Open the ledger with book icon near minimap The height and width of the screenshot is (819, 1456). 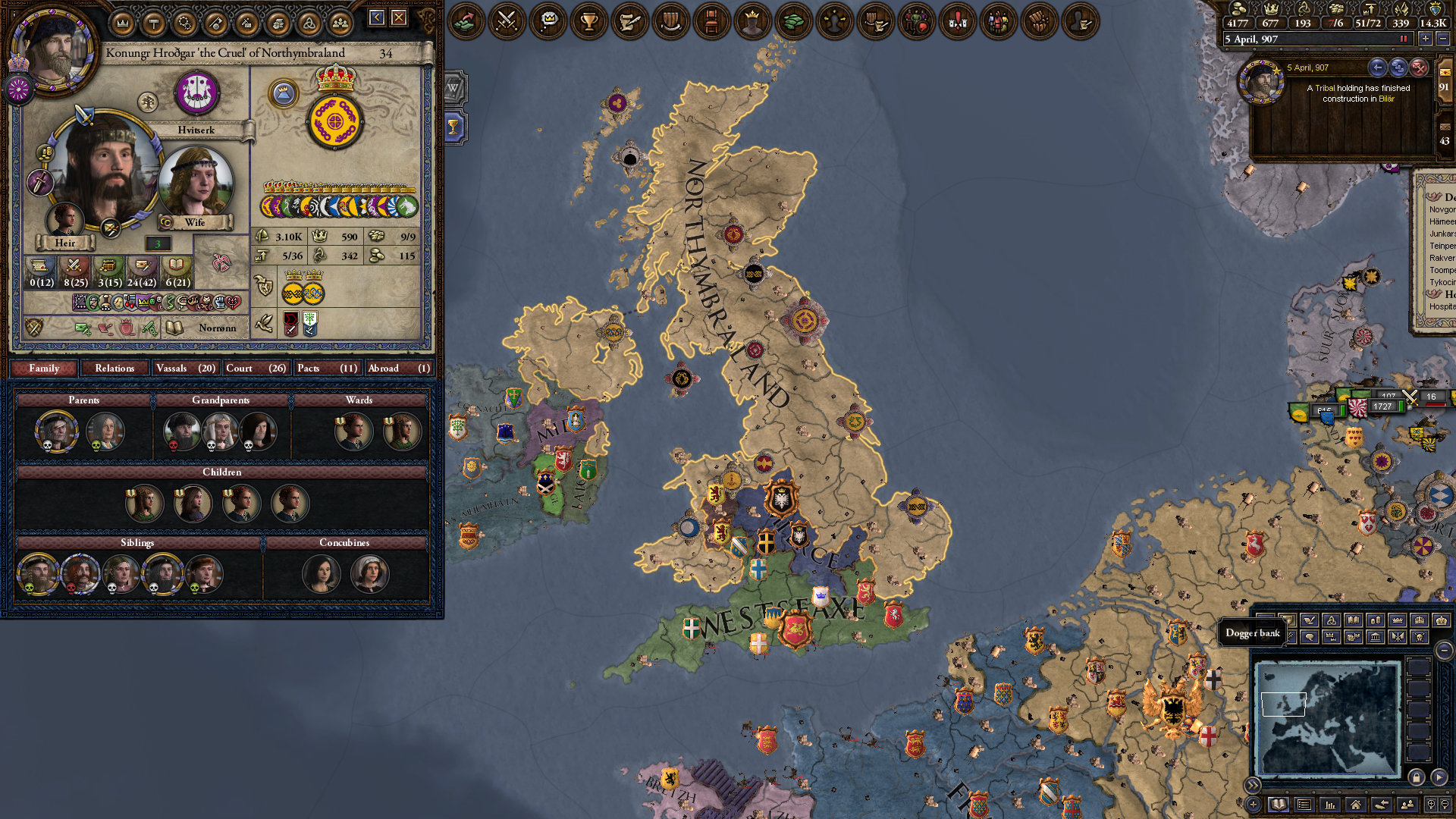pos(1278,803)
